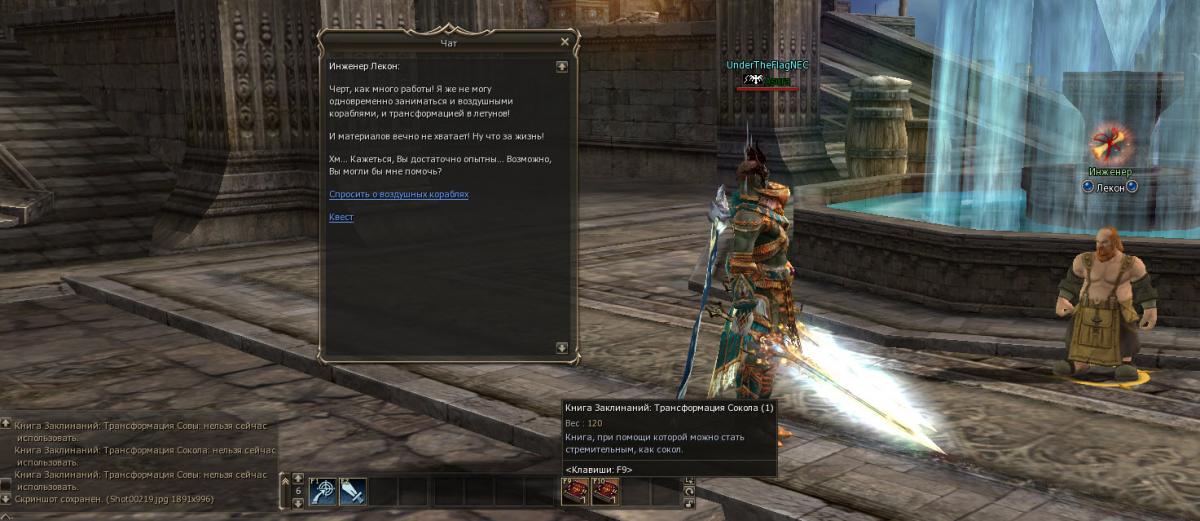
Task: Switch to the next hotbar page
Action: coord(298,503)
